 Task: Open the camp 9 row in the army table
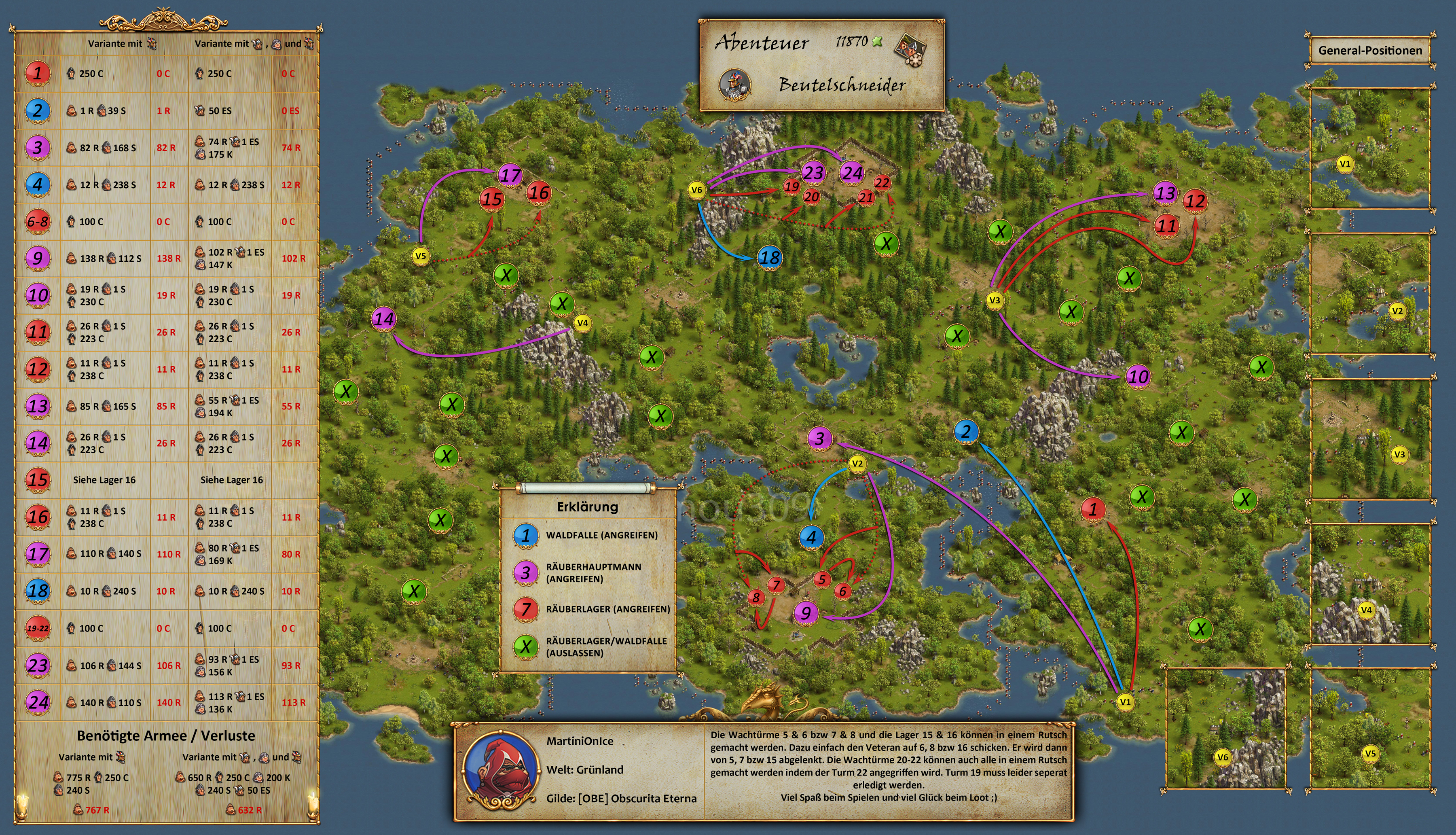pyautogui.click(x=166, y=258)
